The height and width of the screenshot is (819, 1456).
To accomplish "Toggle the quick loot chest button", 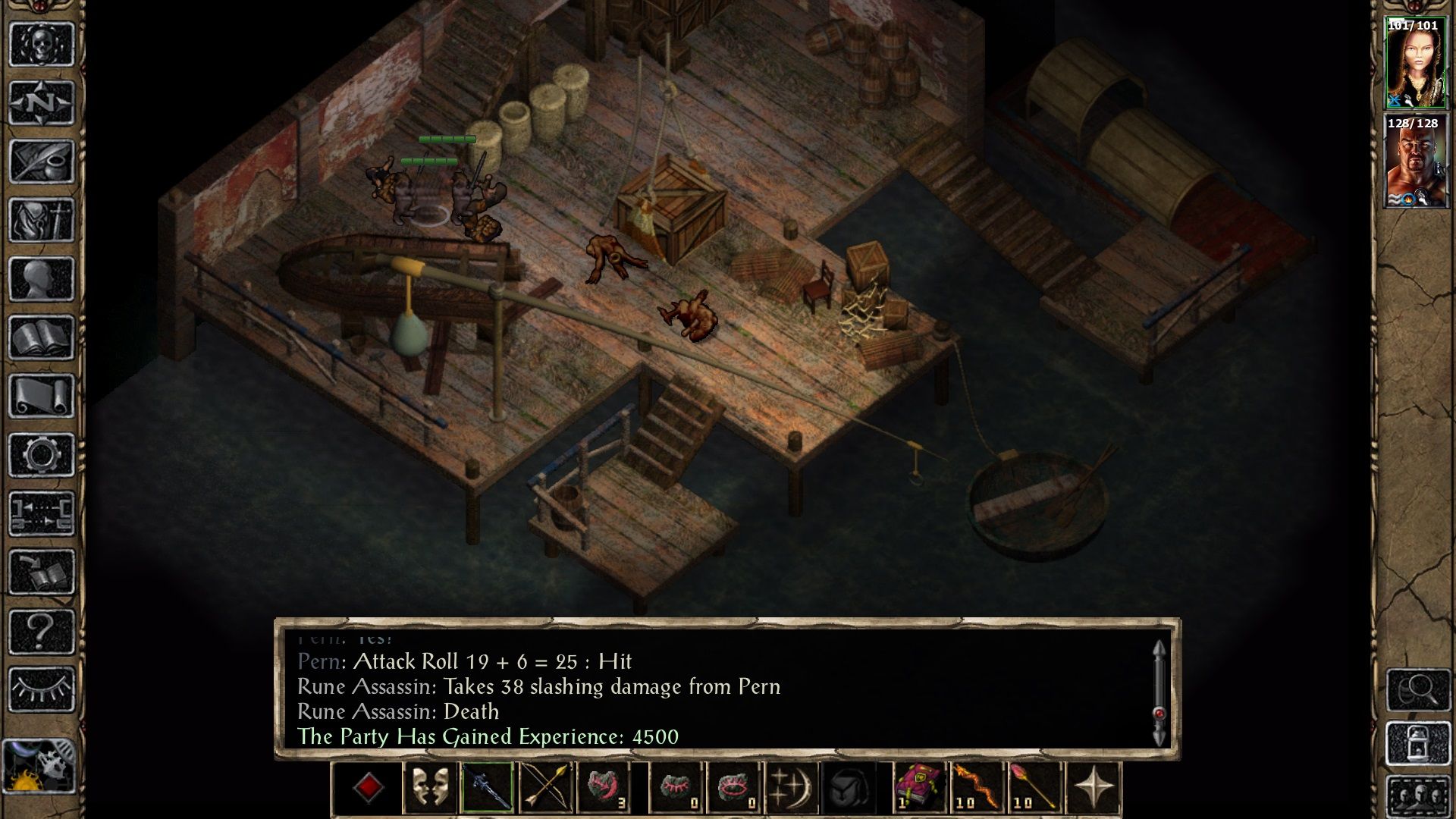I will click(x=1418, y=743).
